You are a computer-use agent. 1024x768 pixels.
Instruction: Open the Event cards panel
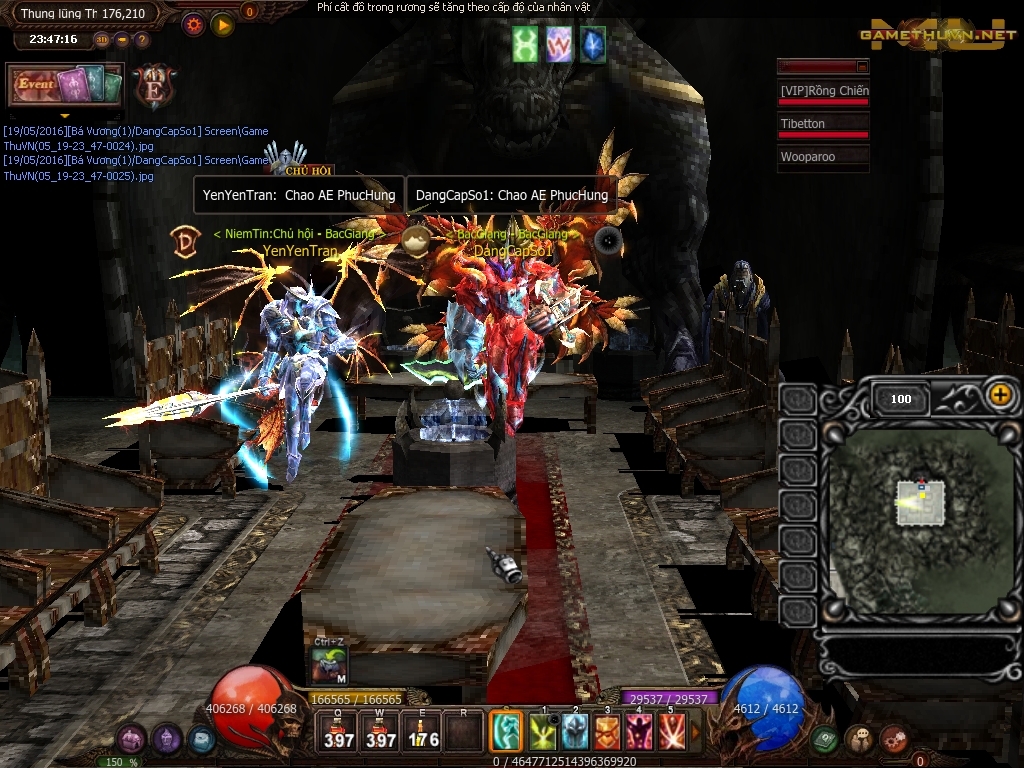click(65, 86)
